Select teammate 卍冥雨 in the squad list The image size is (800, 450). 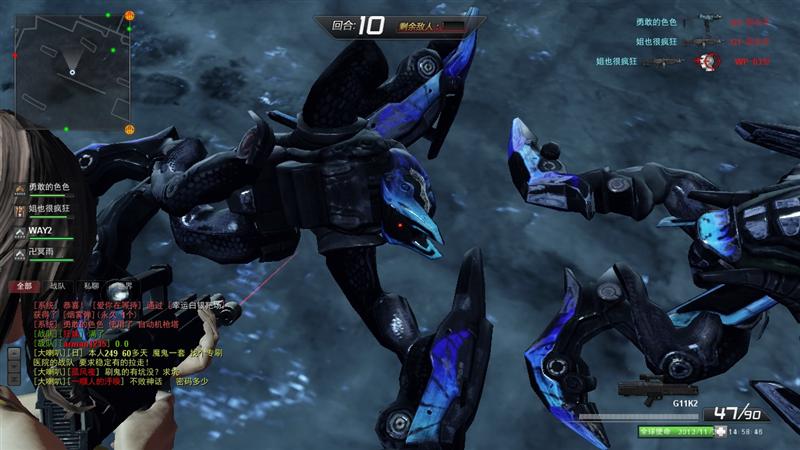click(40, 253)
